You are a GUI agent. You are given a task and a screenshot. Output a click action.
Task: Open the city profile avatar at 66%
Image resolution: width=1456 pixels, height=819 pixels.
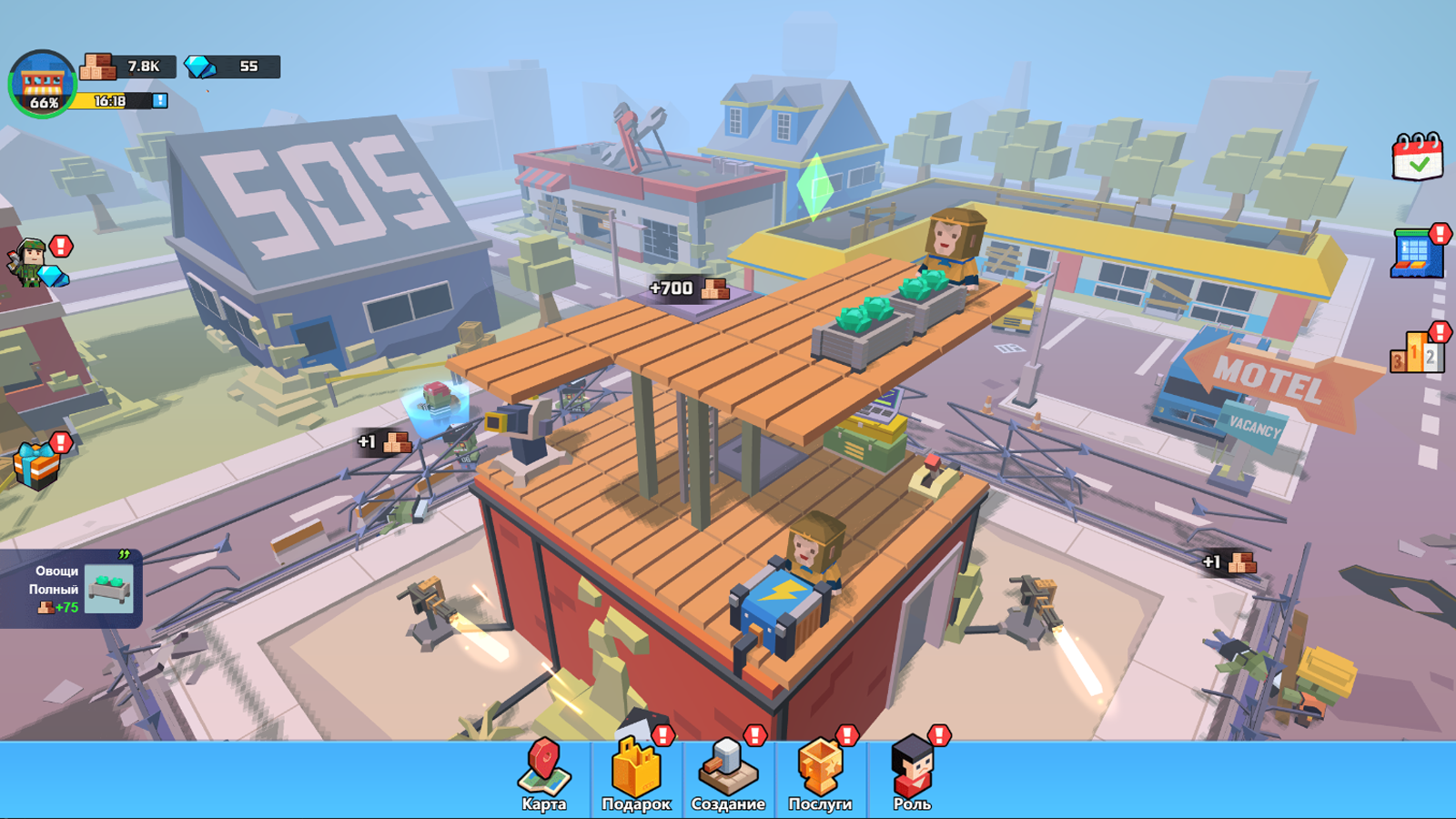[x=41, y=82]
